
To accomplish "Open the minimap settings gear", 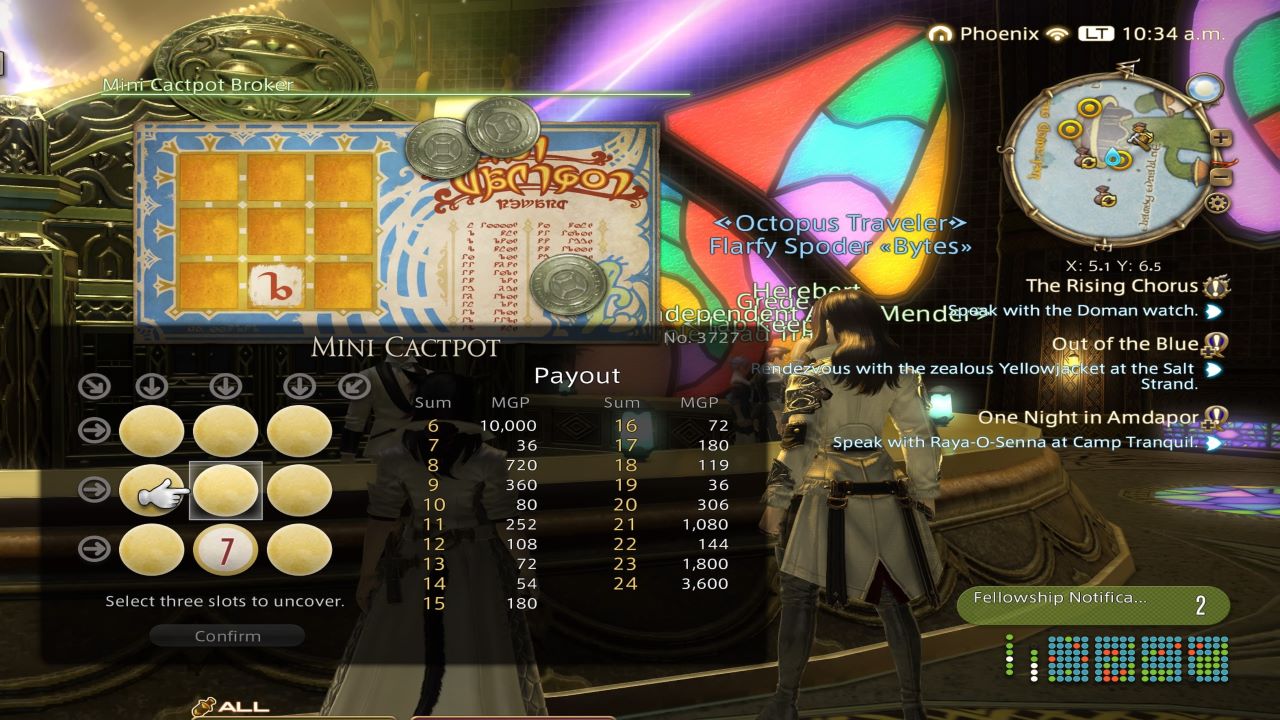I will [1217, 202].
